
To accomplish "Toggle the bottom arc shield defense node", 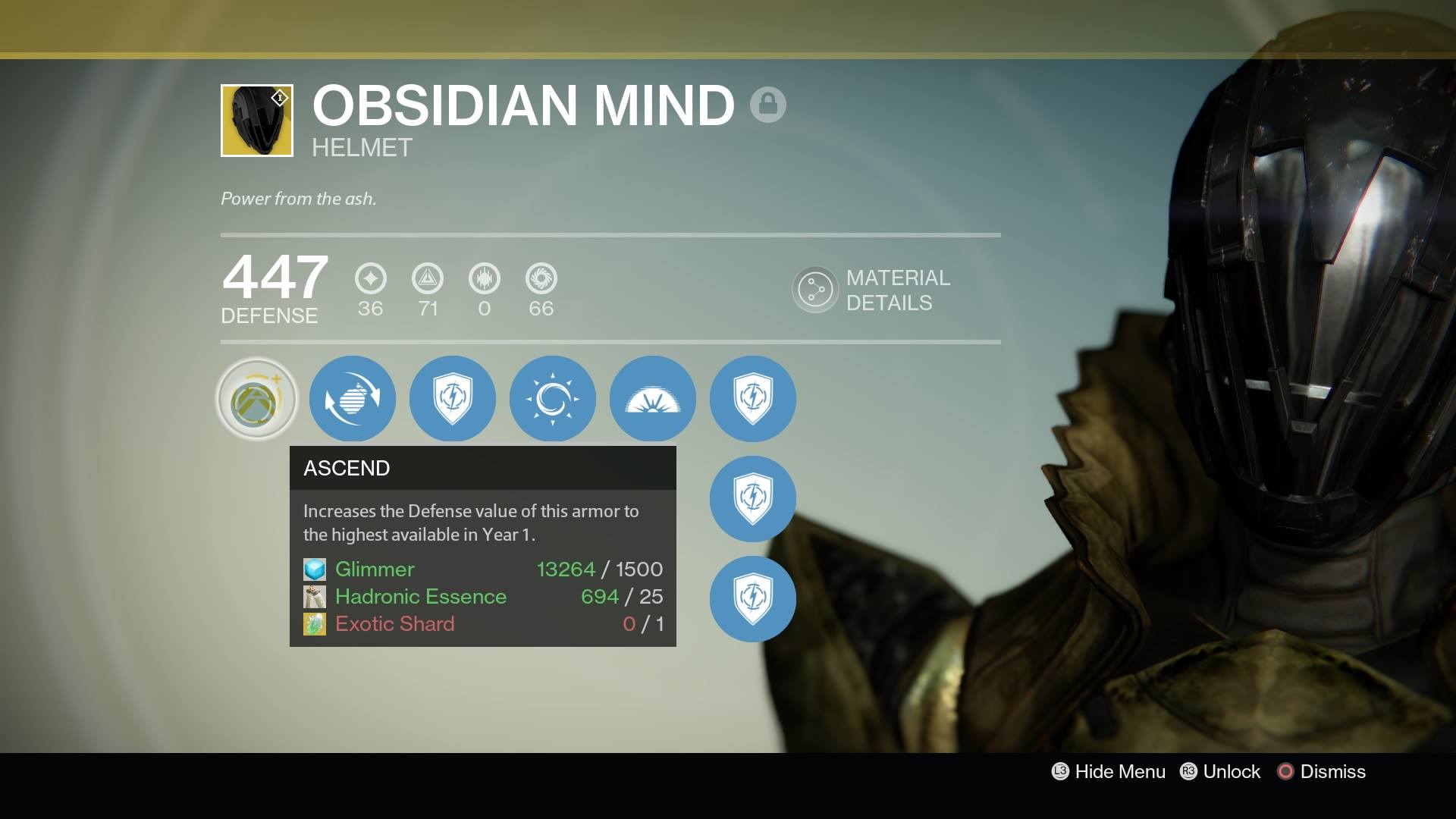I will pyautogui.click(x=752, y=599).
